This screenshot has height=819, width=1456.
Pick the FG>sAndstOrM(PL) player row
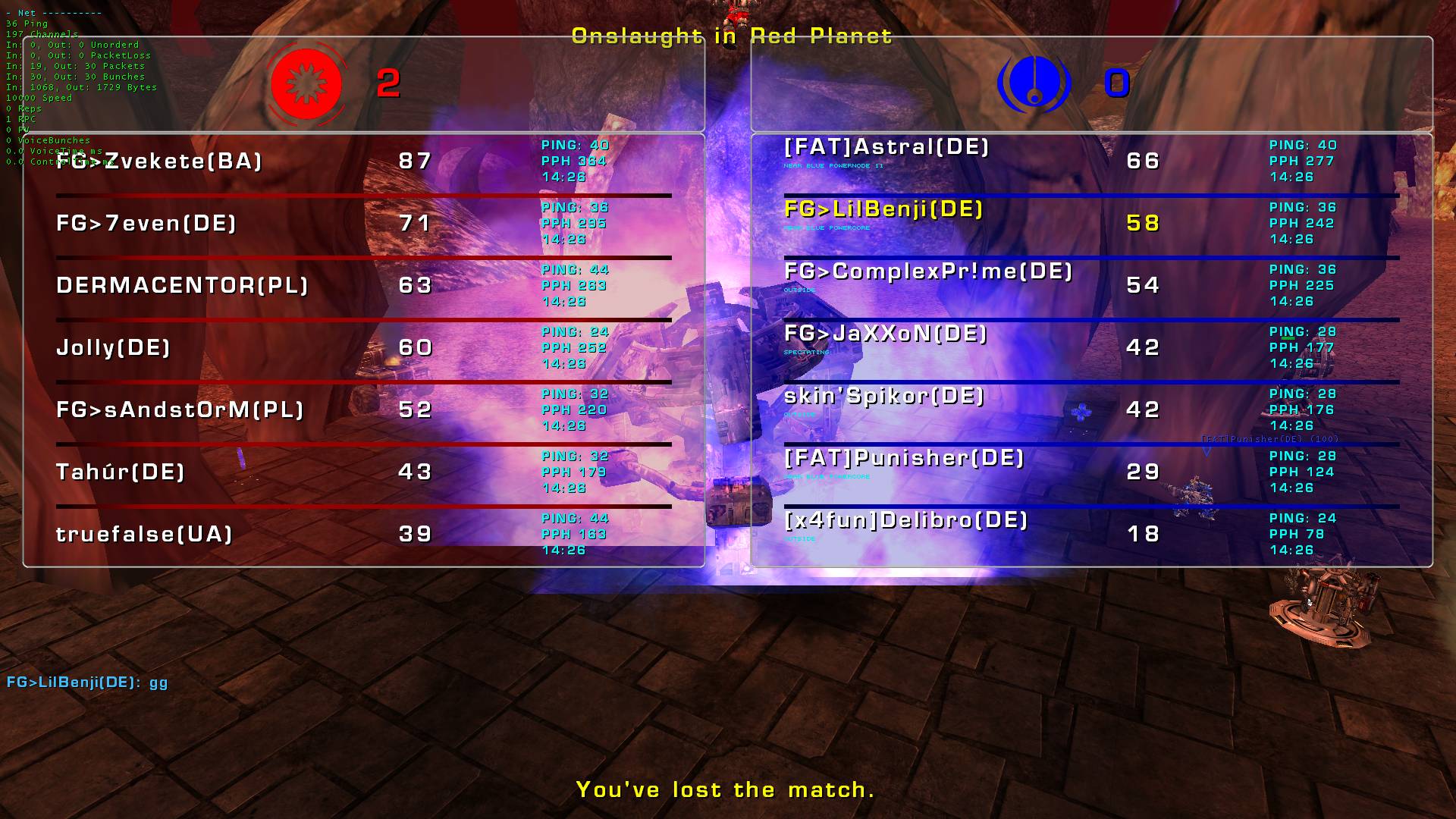click(180, 410)
